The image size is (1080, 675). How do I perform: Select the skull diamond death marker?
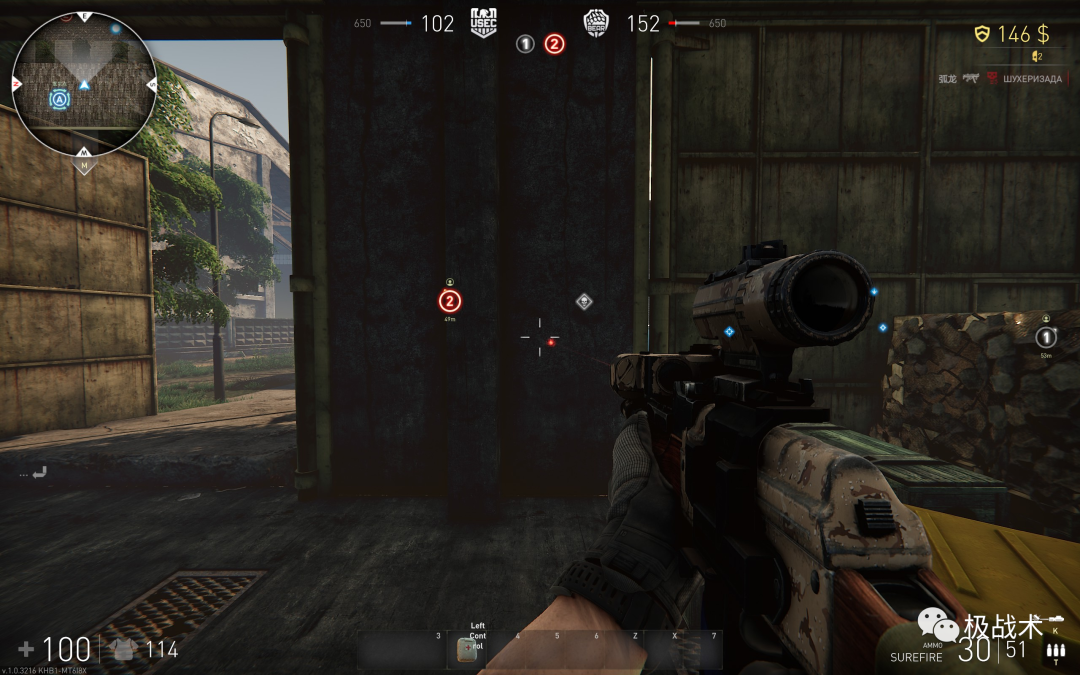click(x=584, y=301)
